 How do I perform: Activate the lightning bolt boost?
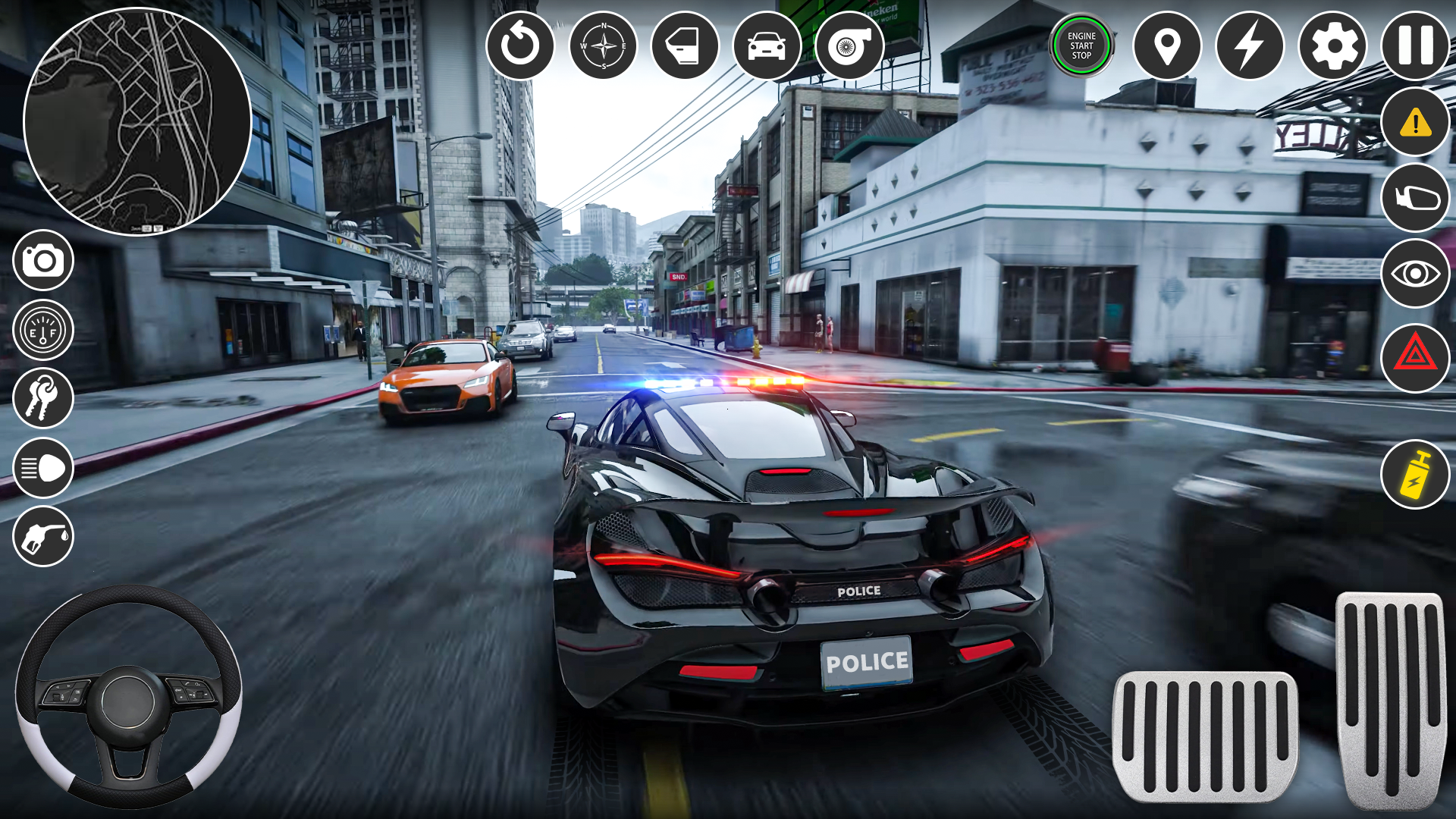click(1250, 45)
